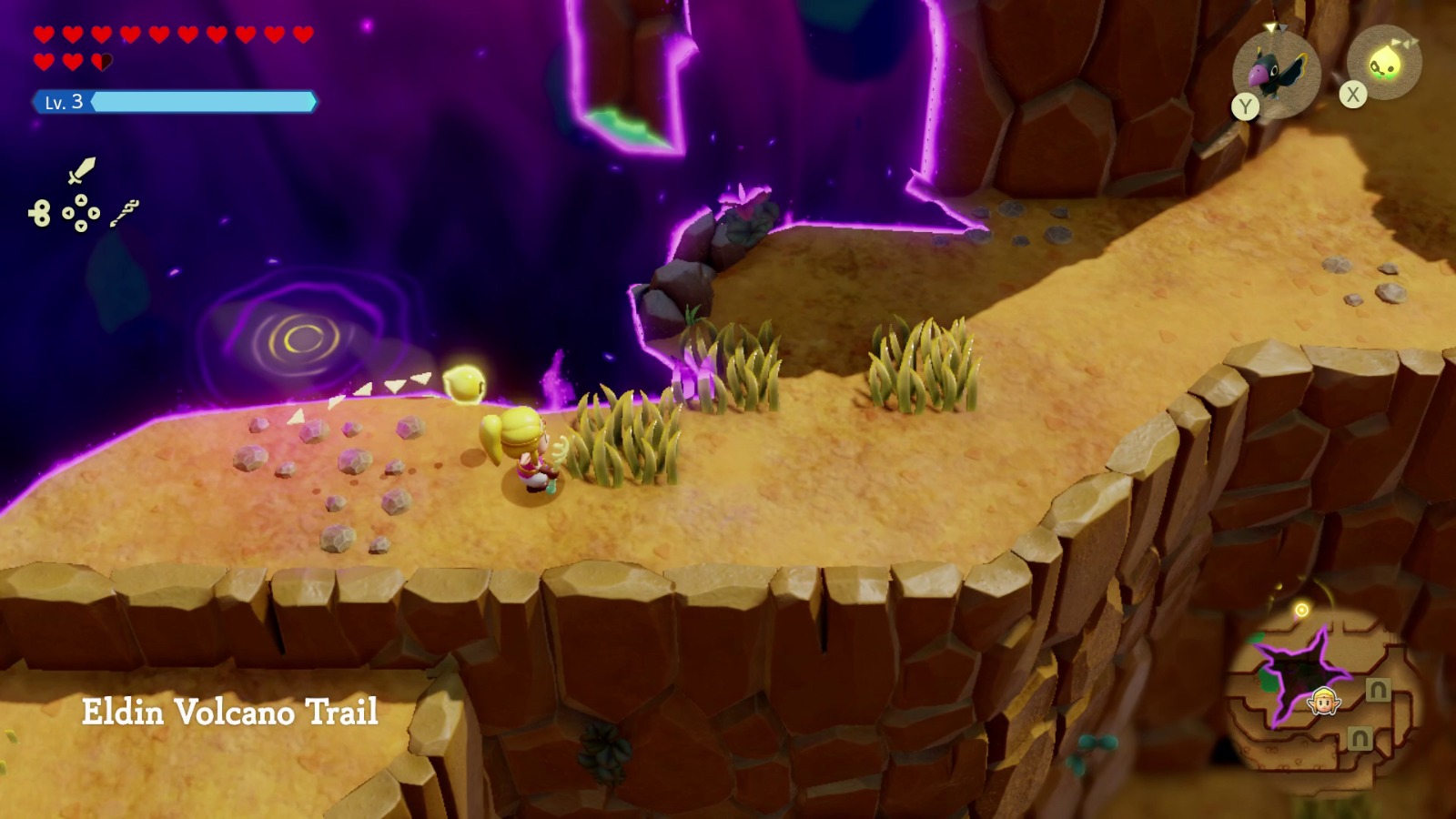Toggle the X button prompt
The image size is (1456, 819).
click(1354, 92)
